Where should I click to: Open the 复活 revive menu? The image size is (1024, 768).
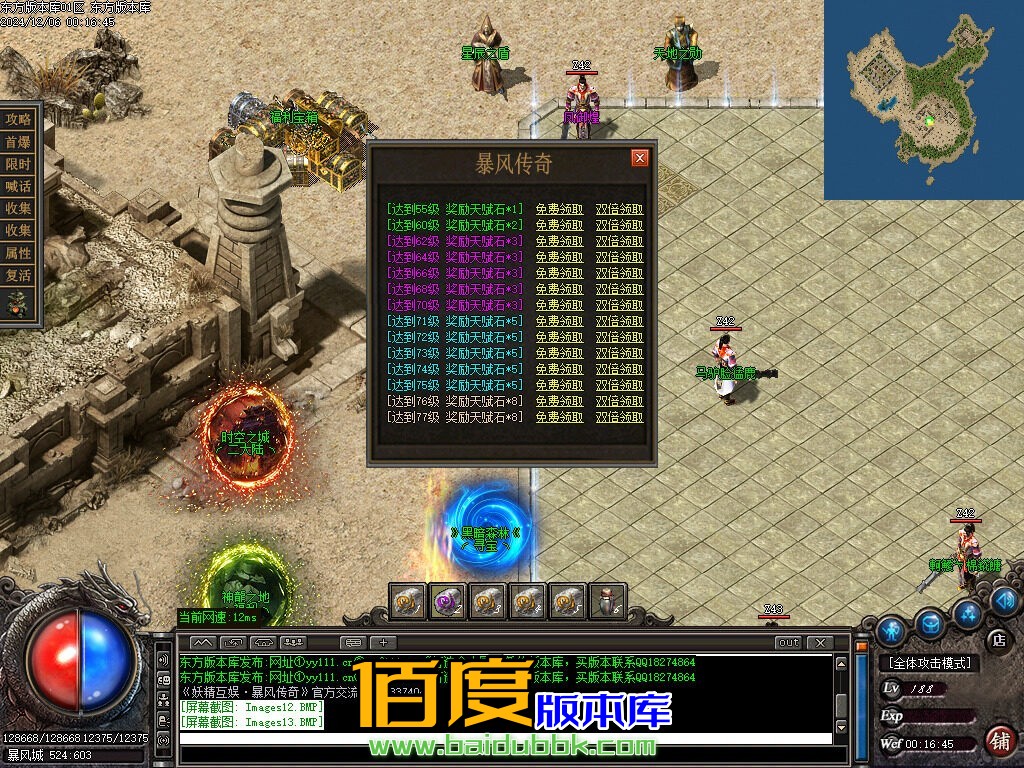coord(19,275)
